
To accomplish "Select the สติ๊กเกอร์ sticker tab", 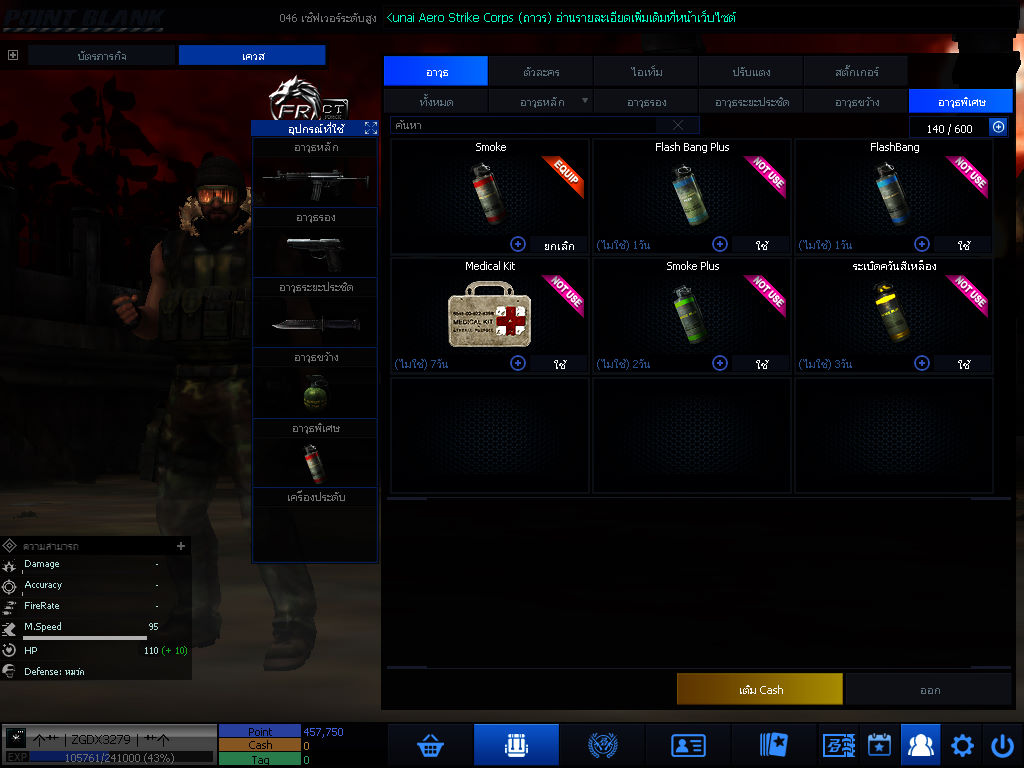I will coord(856,72).
